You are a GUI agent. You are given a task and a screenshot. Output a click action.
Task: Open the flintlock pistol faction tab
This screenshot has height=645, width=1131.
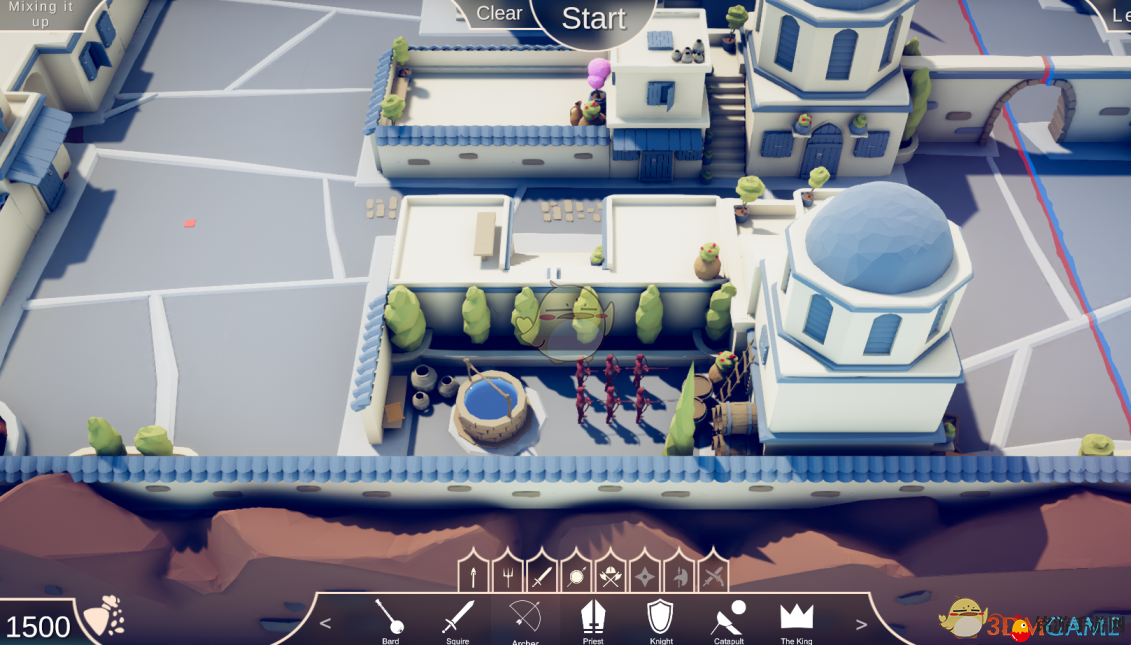713,576
